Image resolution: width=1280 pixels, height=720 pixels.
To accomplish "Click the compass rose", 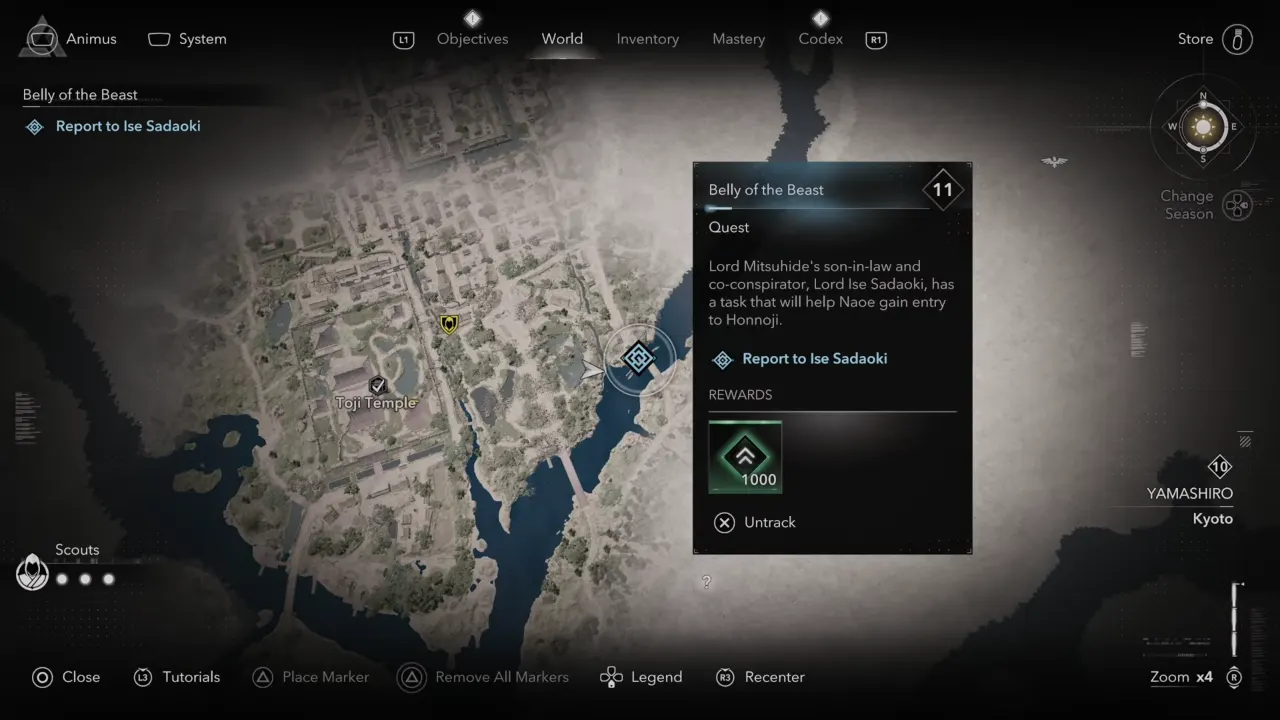I will pos(1201,128).
